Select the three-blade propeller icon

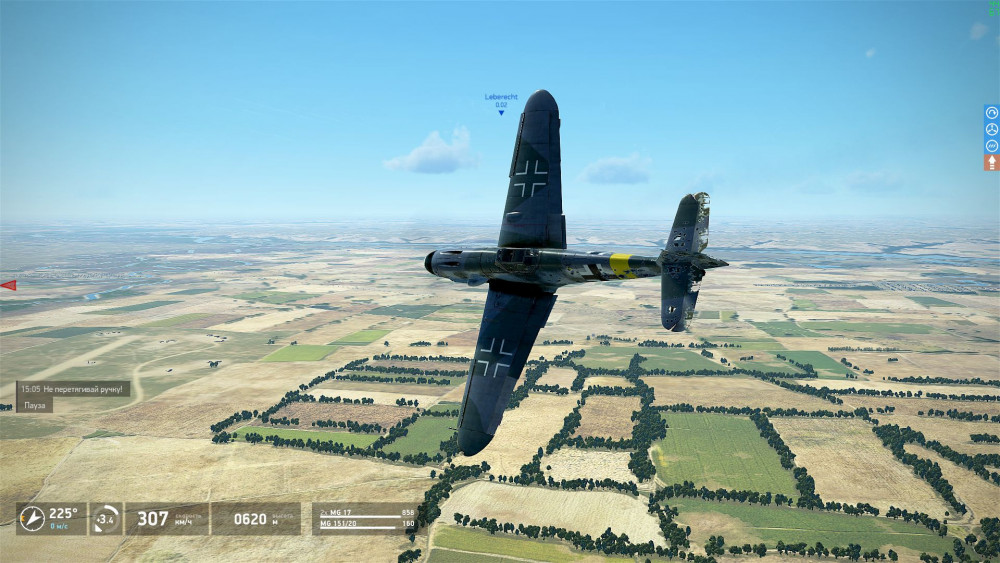click(991, 129)
